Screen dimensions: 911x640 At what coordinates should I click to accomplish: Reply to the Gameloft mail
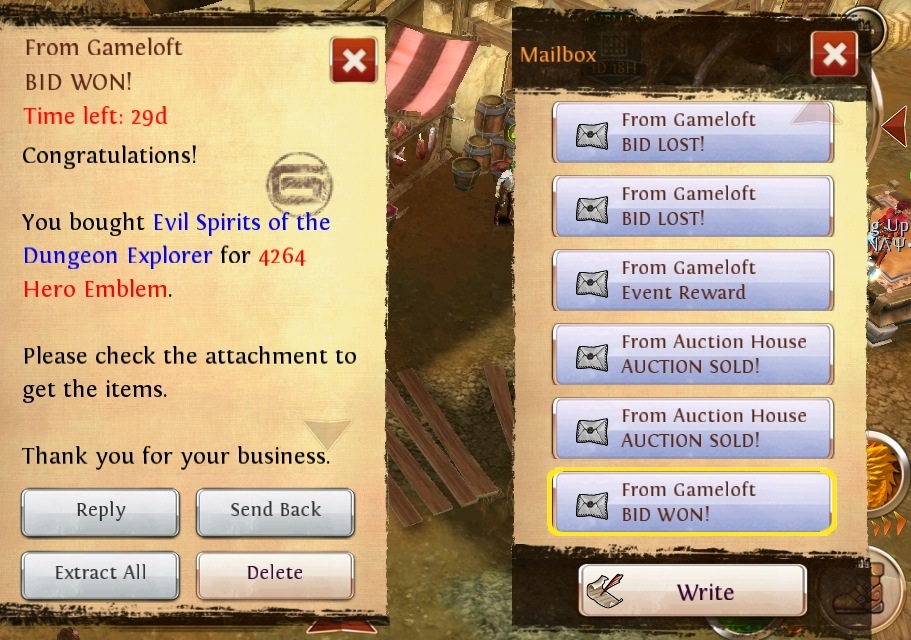[x=100, y=511]
